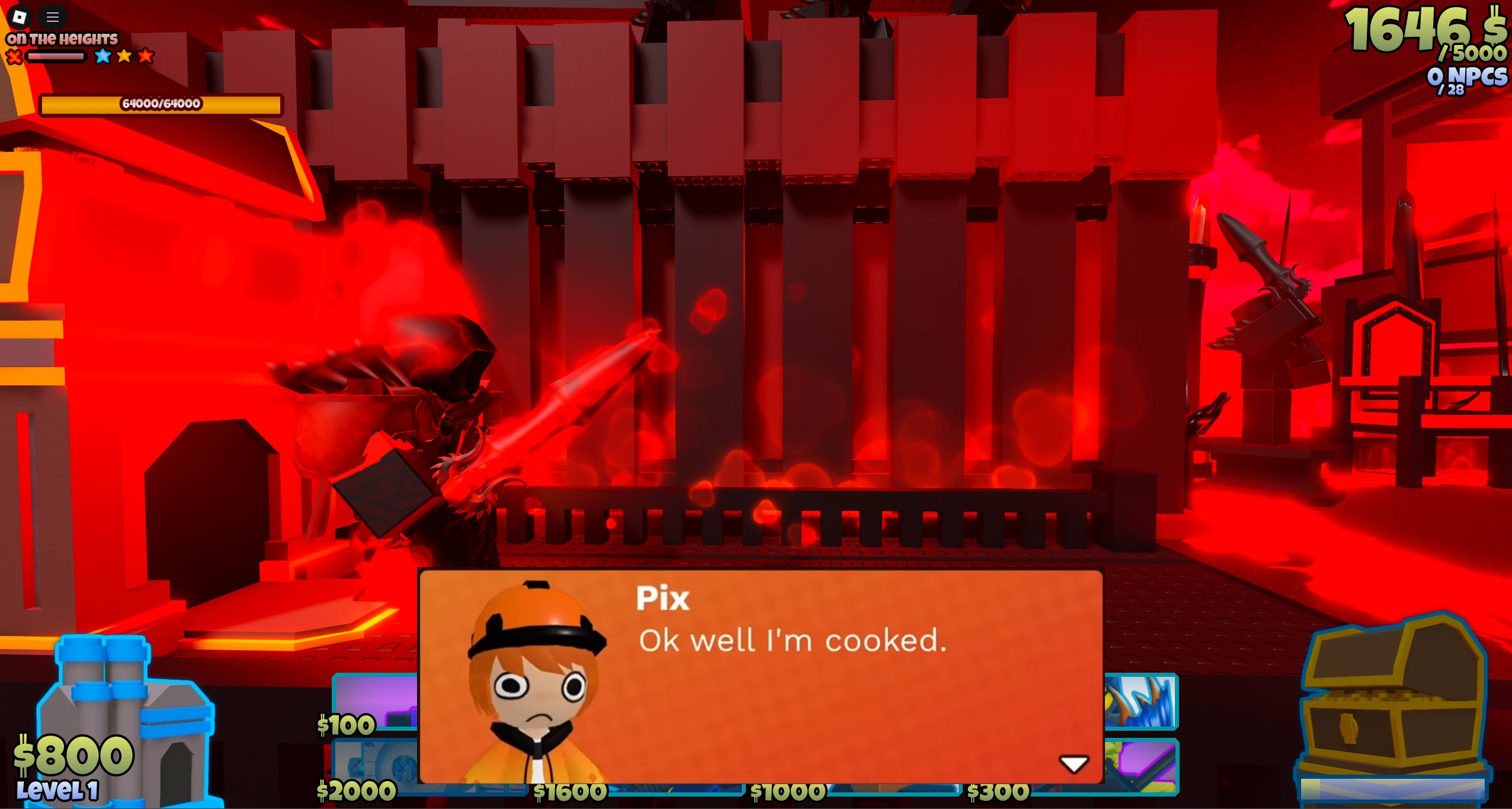Collapse the tower card row chevron
The height and width of the screenshot is (809, 1512).
coord(1074,763)
